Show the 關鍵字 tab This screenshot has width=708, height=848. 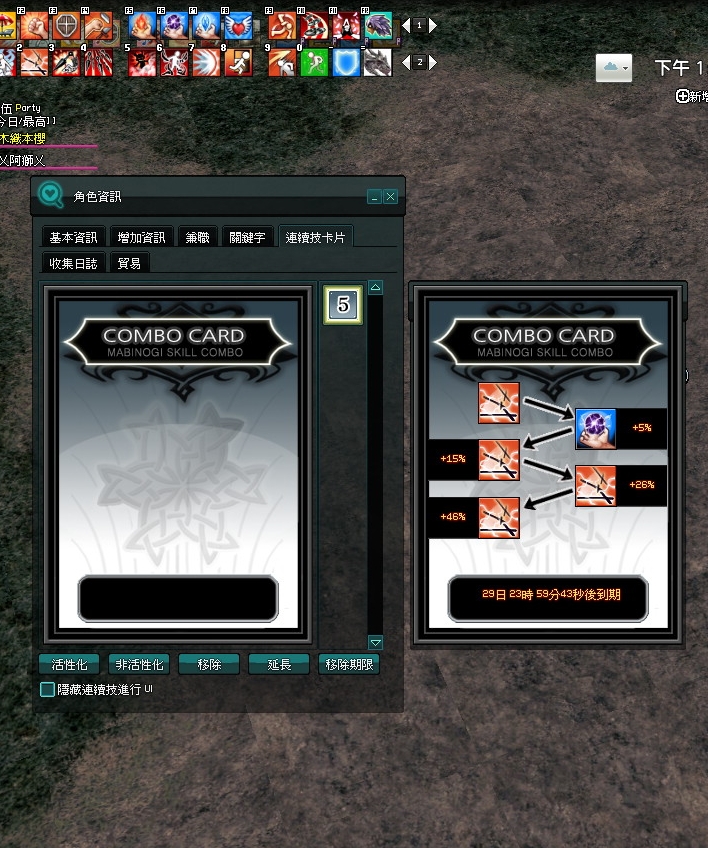click(x=247, y=237)
